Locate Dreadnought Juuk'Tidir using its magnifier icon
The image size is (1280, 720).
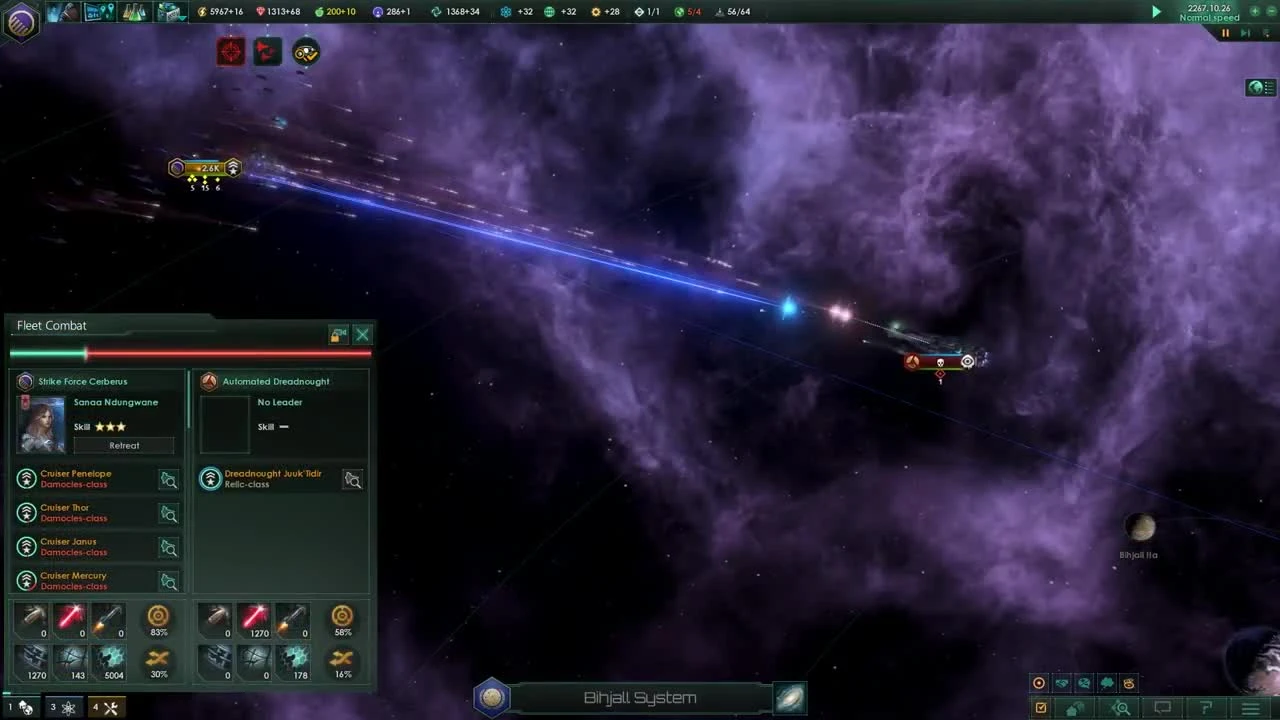pyautogui.click(x=353, y=480)
